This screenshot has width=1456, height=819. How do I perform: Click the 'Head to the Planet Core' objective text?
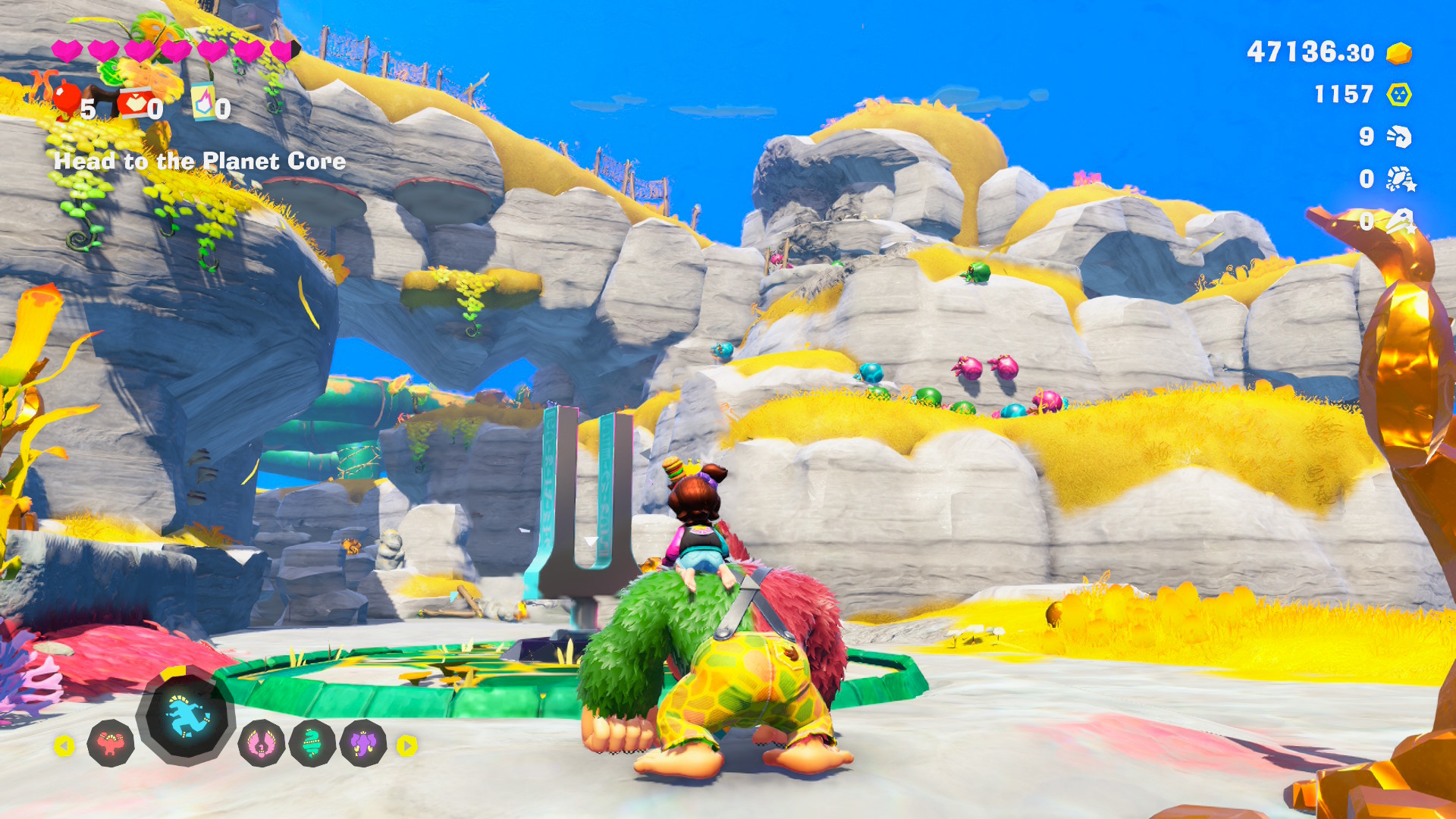click(x=199, y=161)
